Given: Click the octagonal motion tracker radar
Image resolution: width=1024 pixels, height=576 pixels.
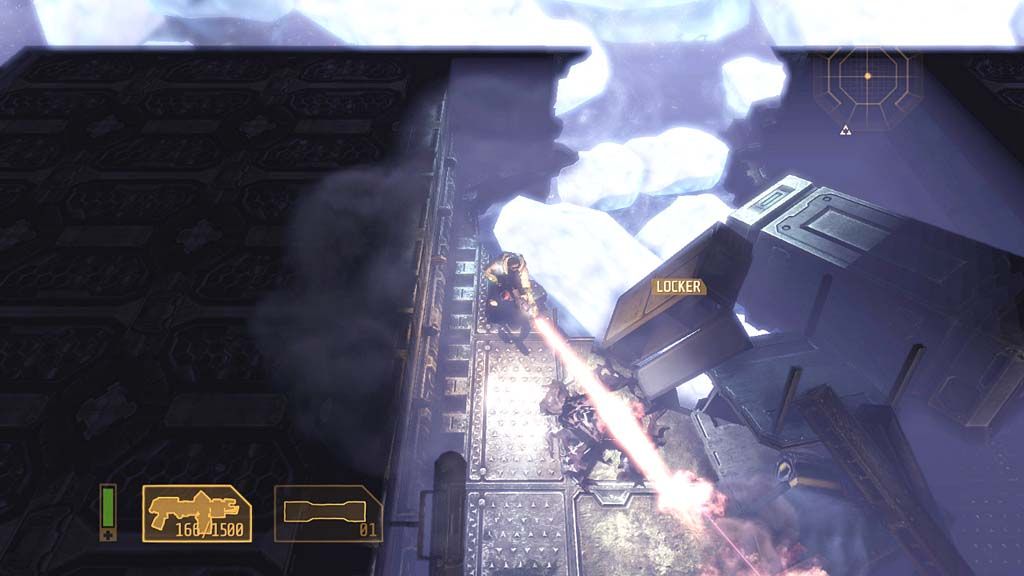Looking at the screenshot, I should tap(867, 76).
